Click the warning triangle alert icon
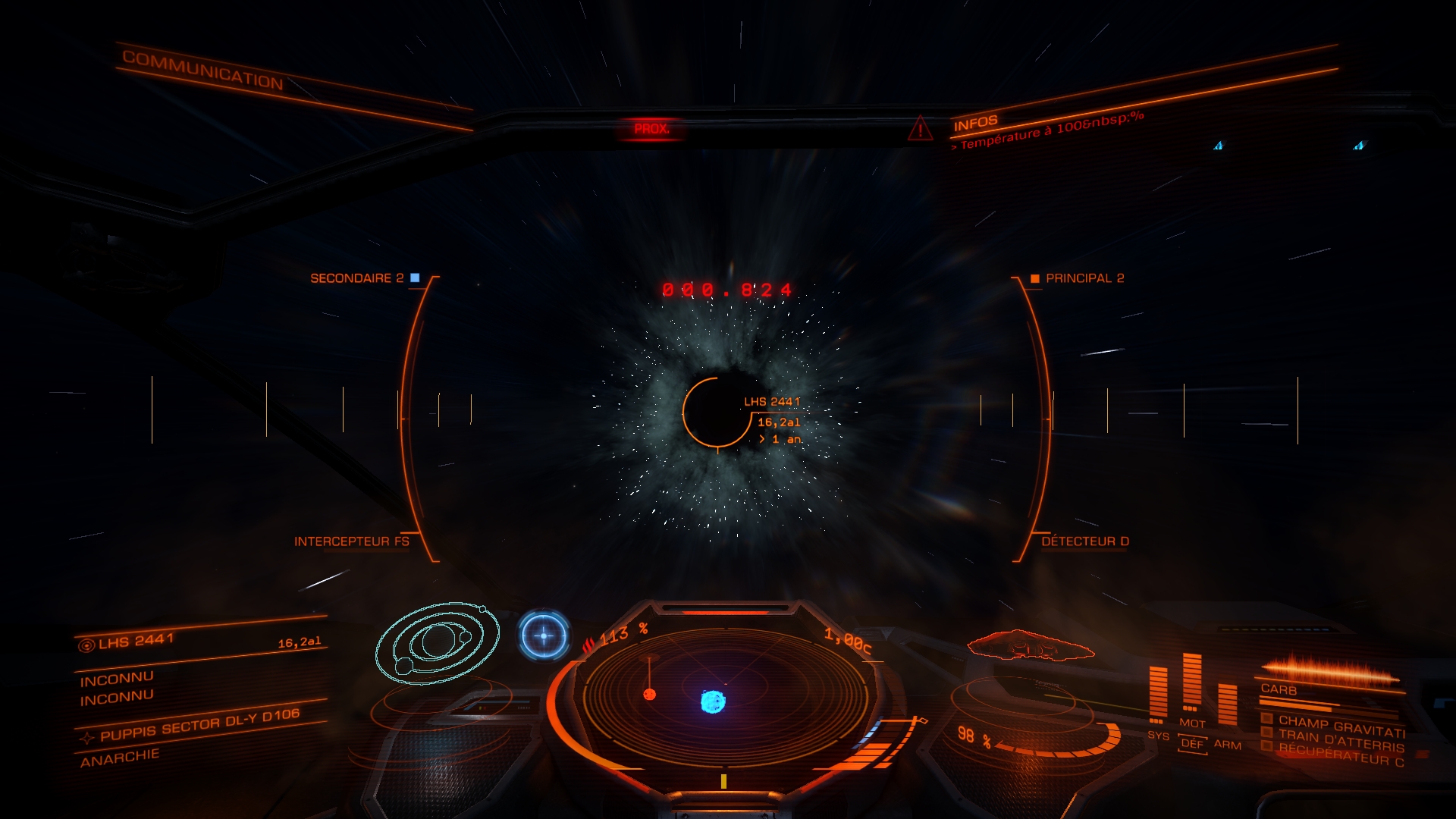Viewport: 1456px width, 819px height. tap(920, 128)
